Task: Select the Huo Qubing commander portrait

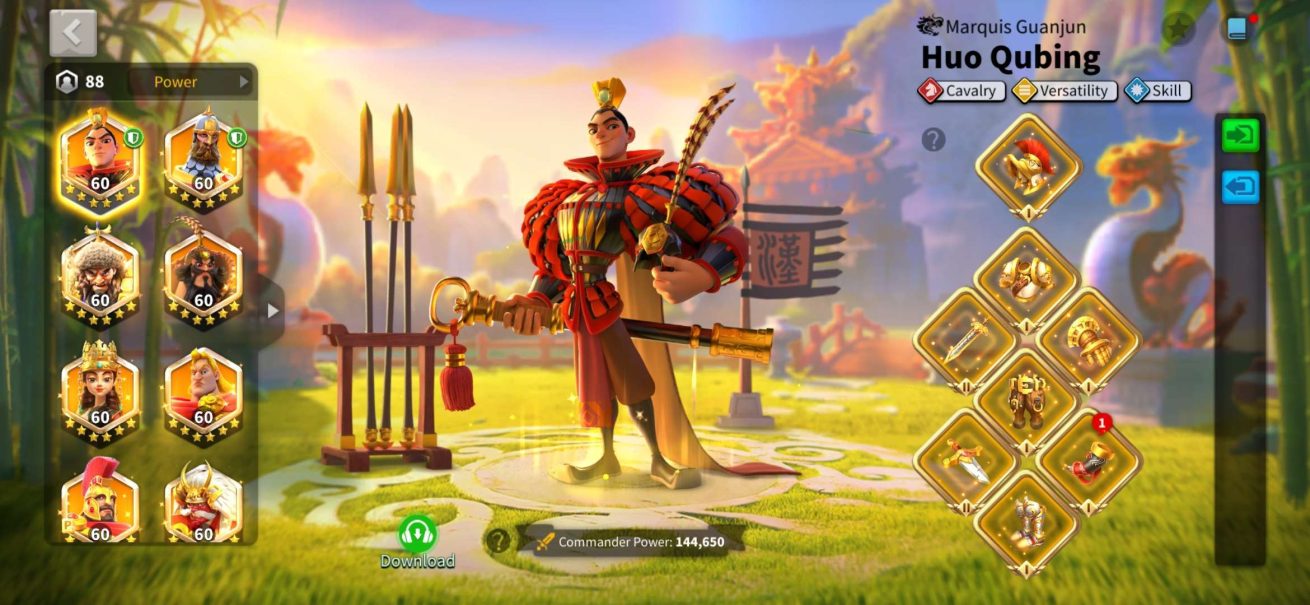Action: pos(100,158)
